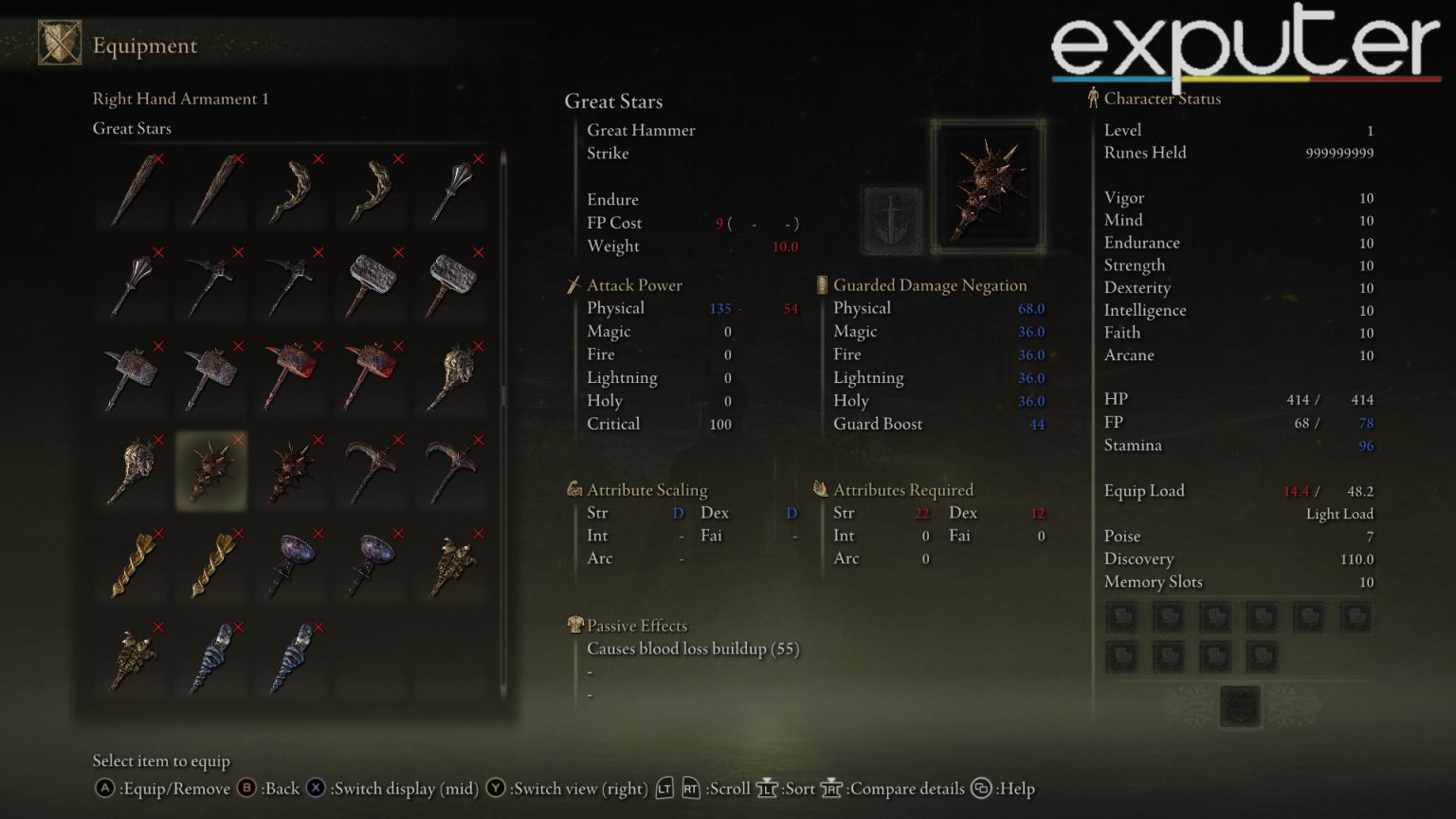1456x819 pixels.
Task: Select the highlighted Great Stars weapon icon
Action: [x=210, y=471]
